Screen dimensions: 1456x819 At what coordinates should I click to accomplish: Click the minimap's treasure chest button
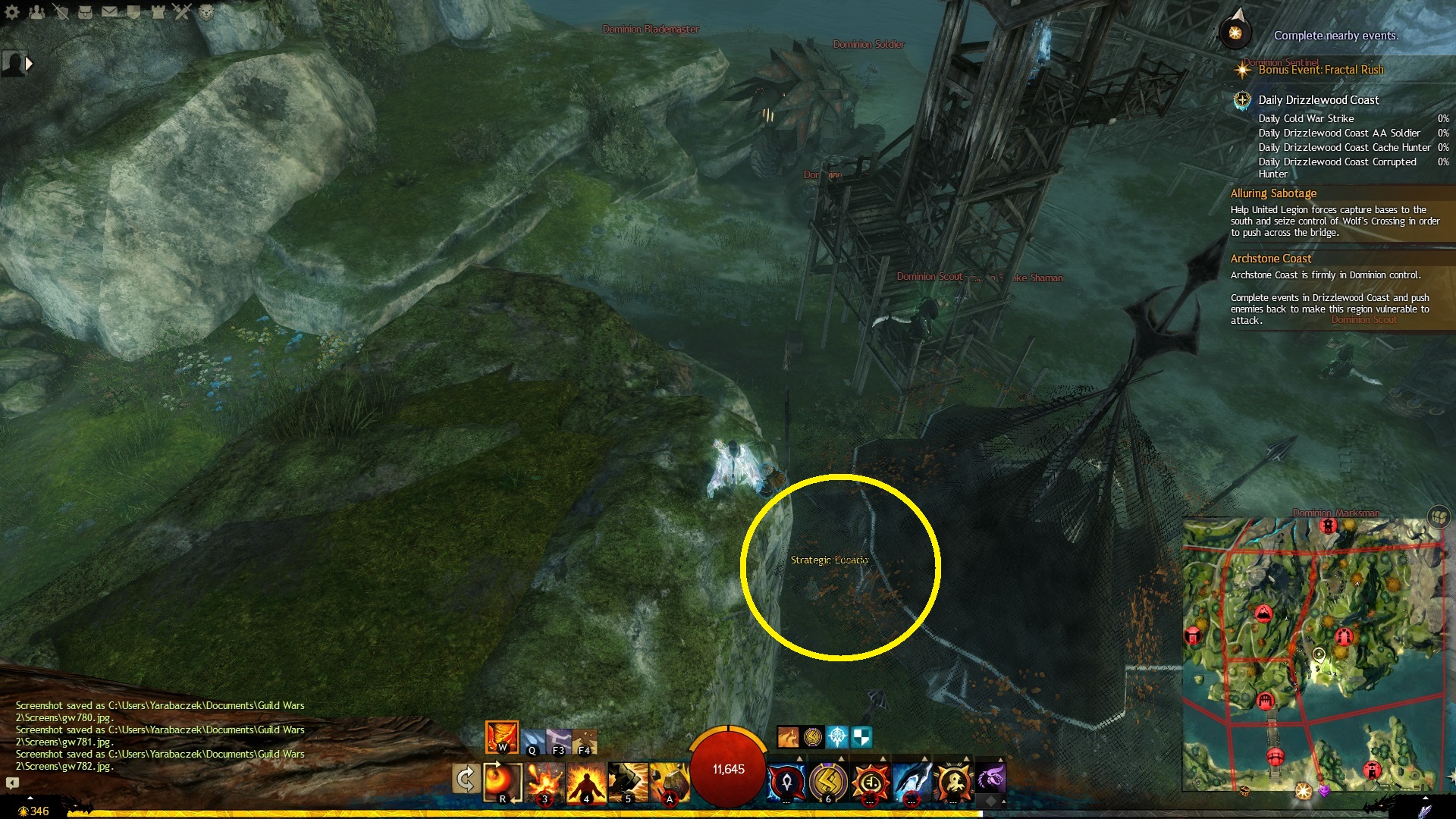(x=1439, y=517)
